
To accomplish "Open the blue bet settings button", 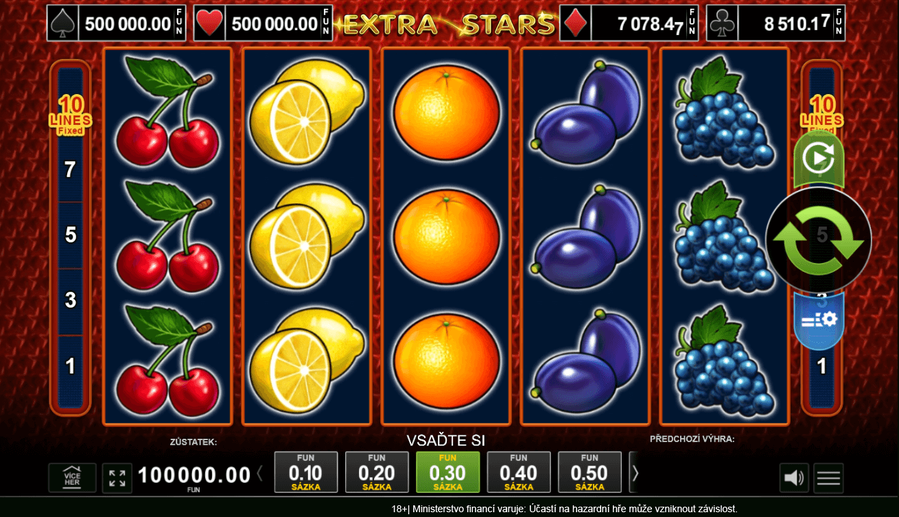I will tap(819, 320).
